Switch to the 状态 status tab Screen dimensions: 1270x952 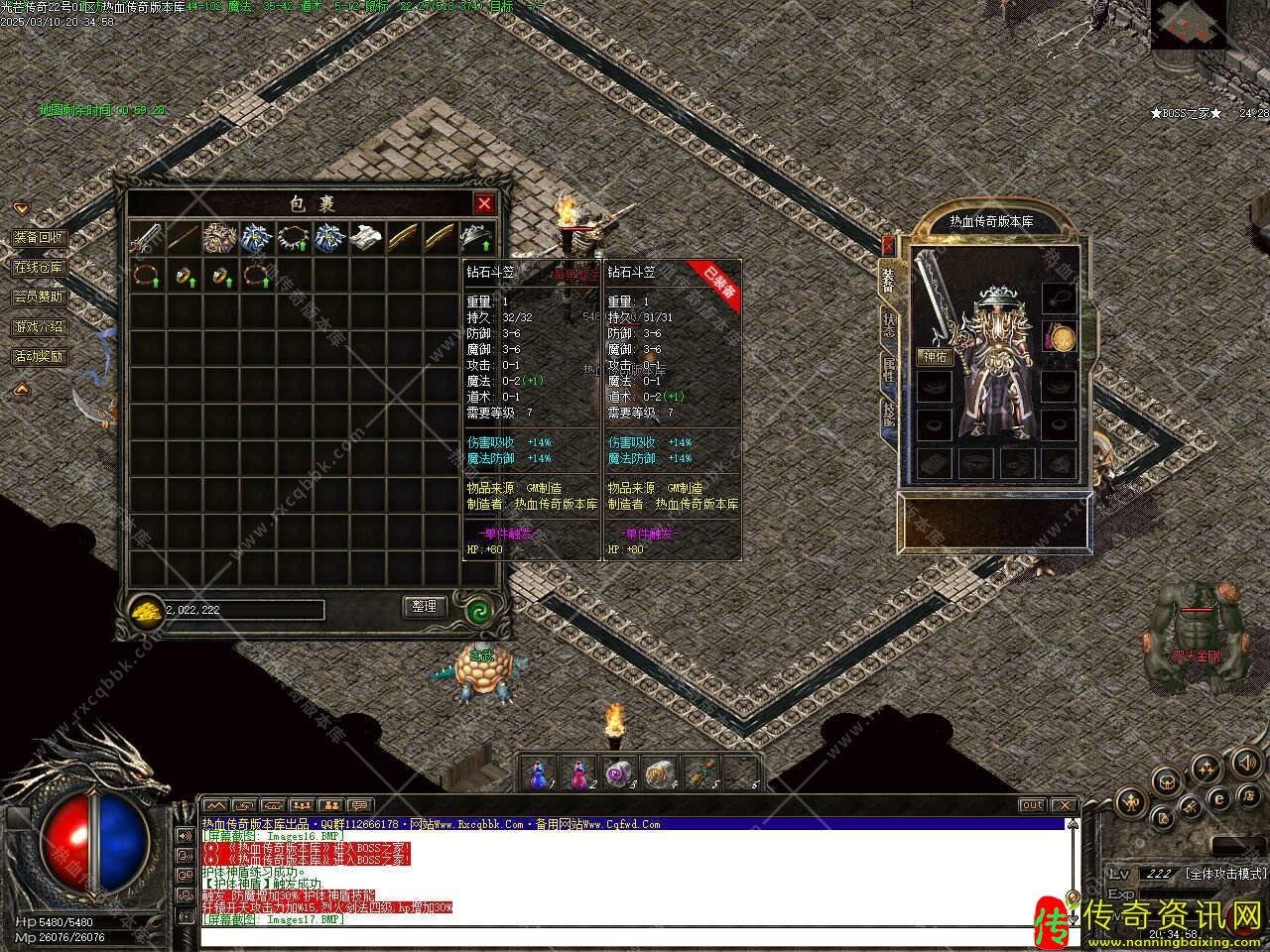(889, 325)
